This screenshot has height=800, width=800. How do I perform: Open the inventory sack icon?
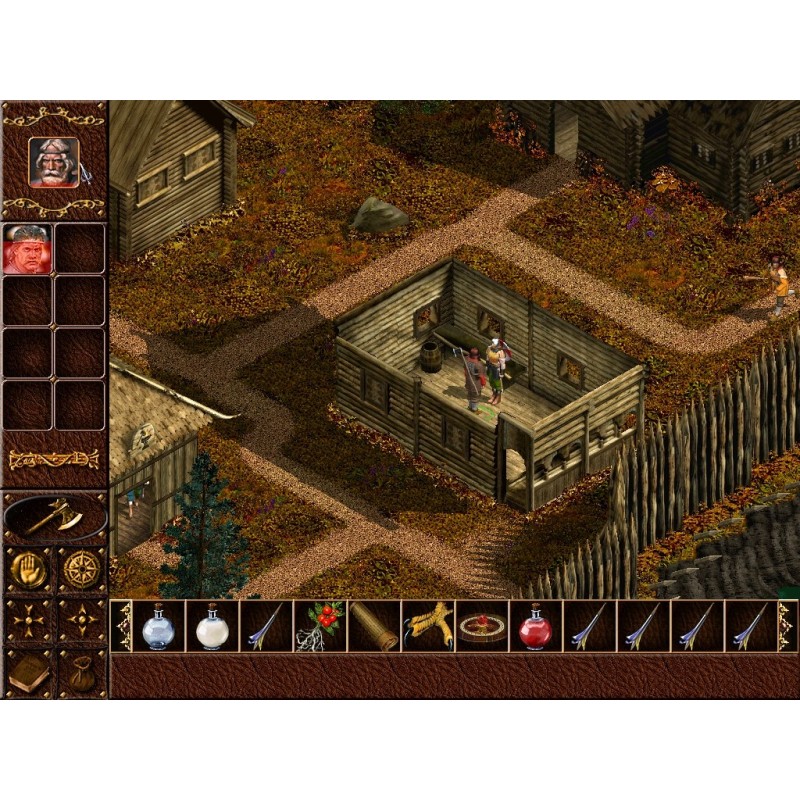coord(81,672)
